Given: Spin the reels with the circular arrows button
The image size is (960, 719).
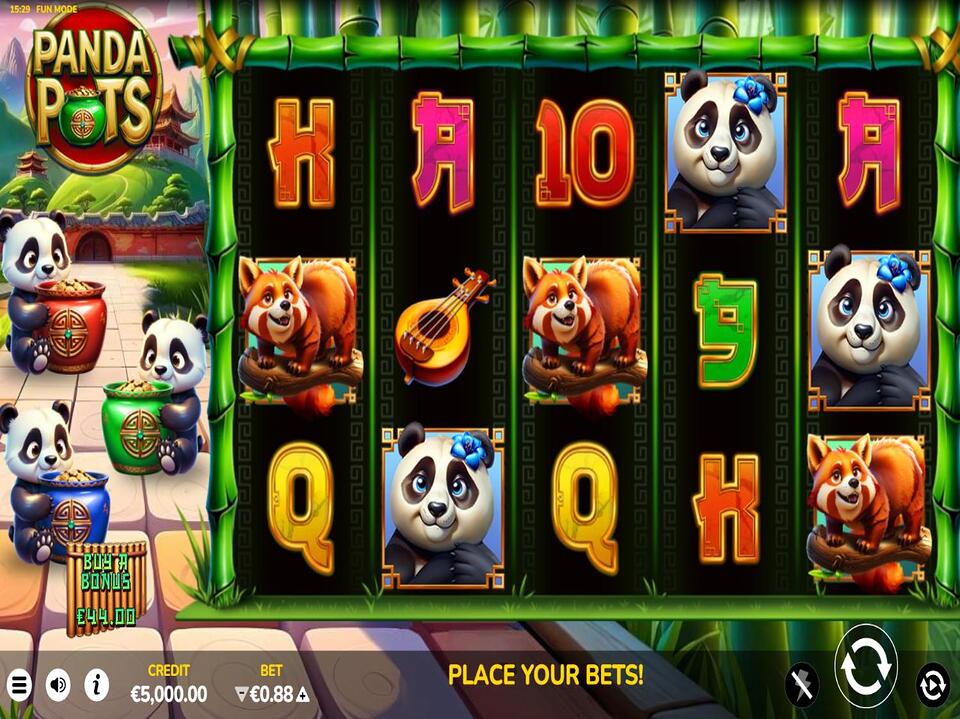Looking at the screenshot, I should coord(865,666).
